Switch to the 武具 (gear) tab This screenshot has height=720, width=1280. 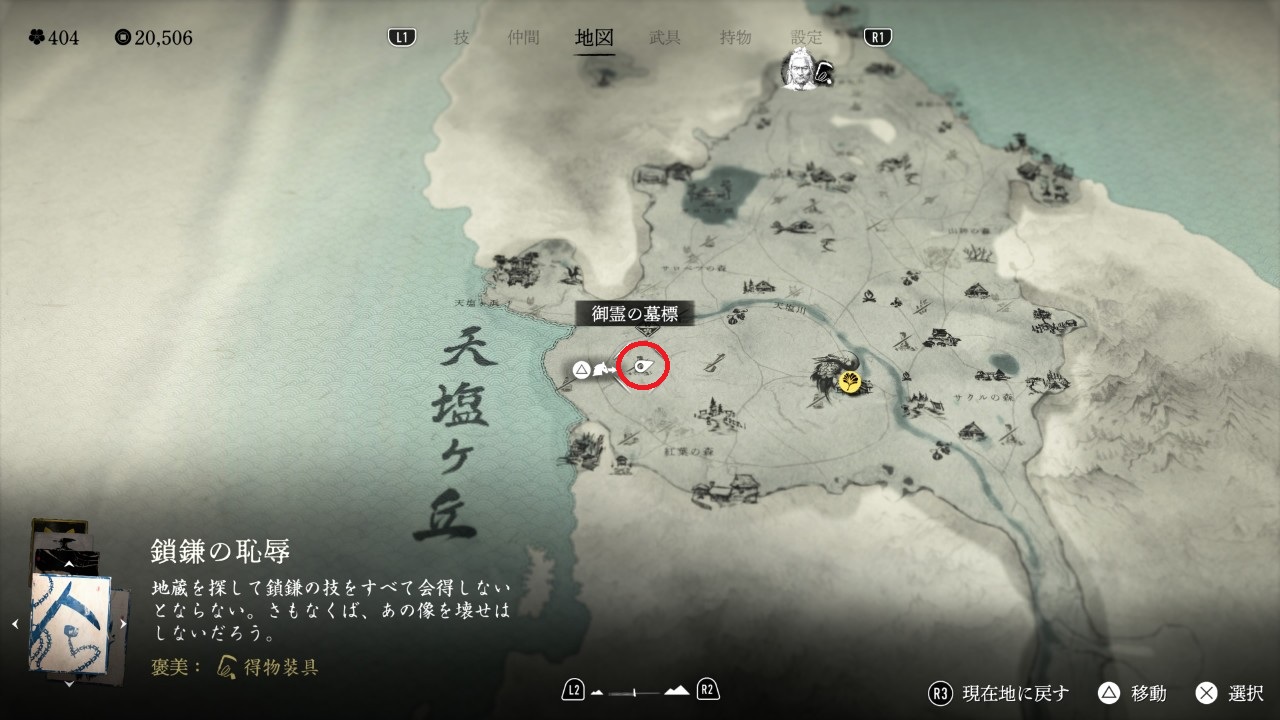[665, 38]
